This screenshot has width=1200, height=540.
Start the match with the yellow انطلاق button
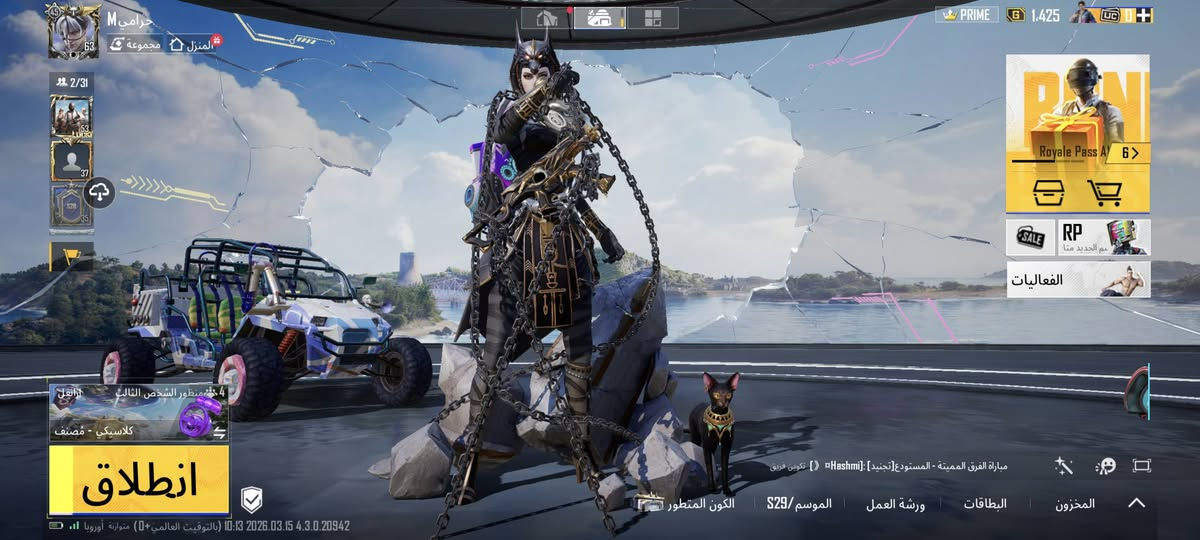click(x=139, y=480)
